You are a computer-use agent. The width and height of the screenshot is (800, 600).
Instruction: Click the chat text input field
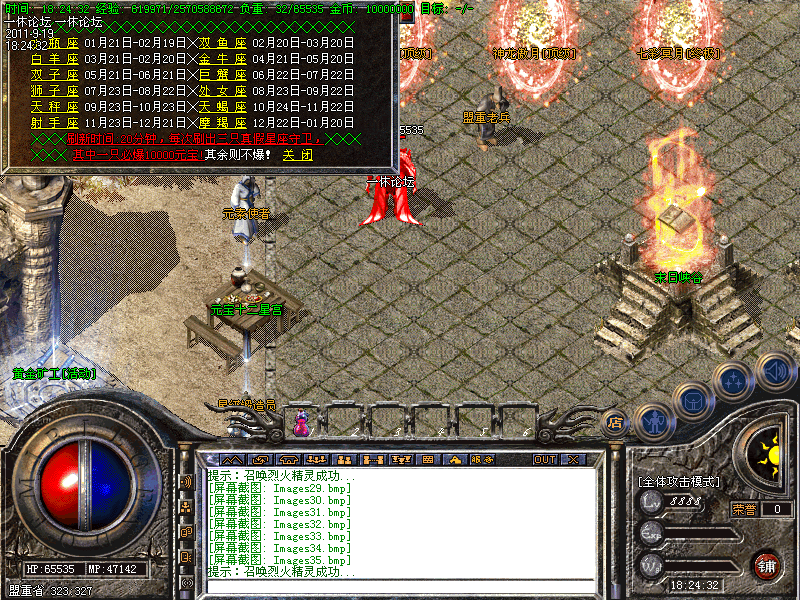[400, 588]
